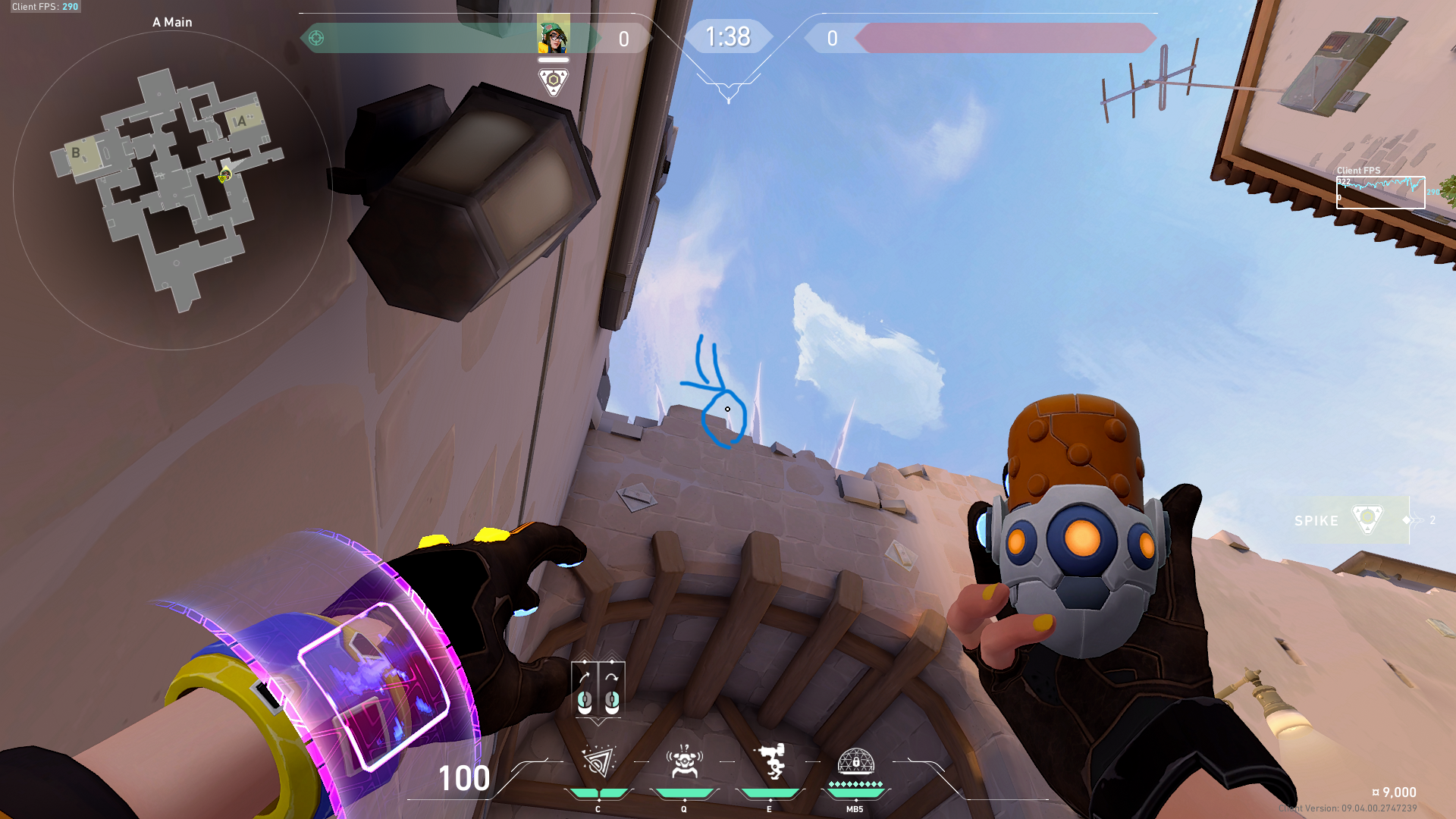Viewport: 1456px width, 819px height.
Task: Select the enemy team score of zero
Action: 831,37
